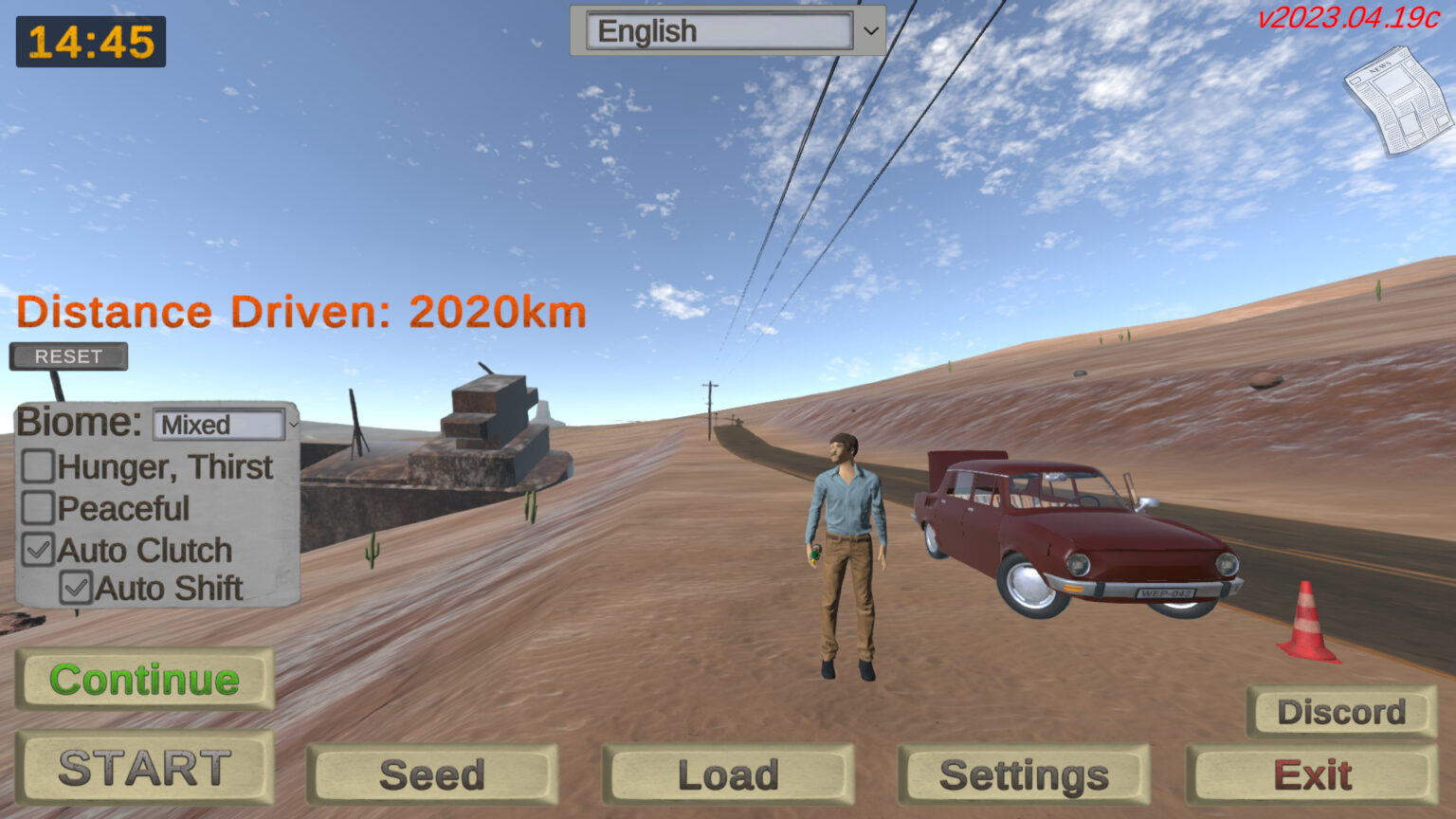Join via the Discord button

[x=1339, y=711]
